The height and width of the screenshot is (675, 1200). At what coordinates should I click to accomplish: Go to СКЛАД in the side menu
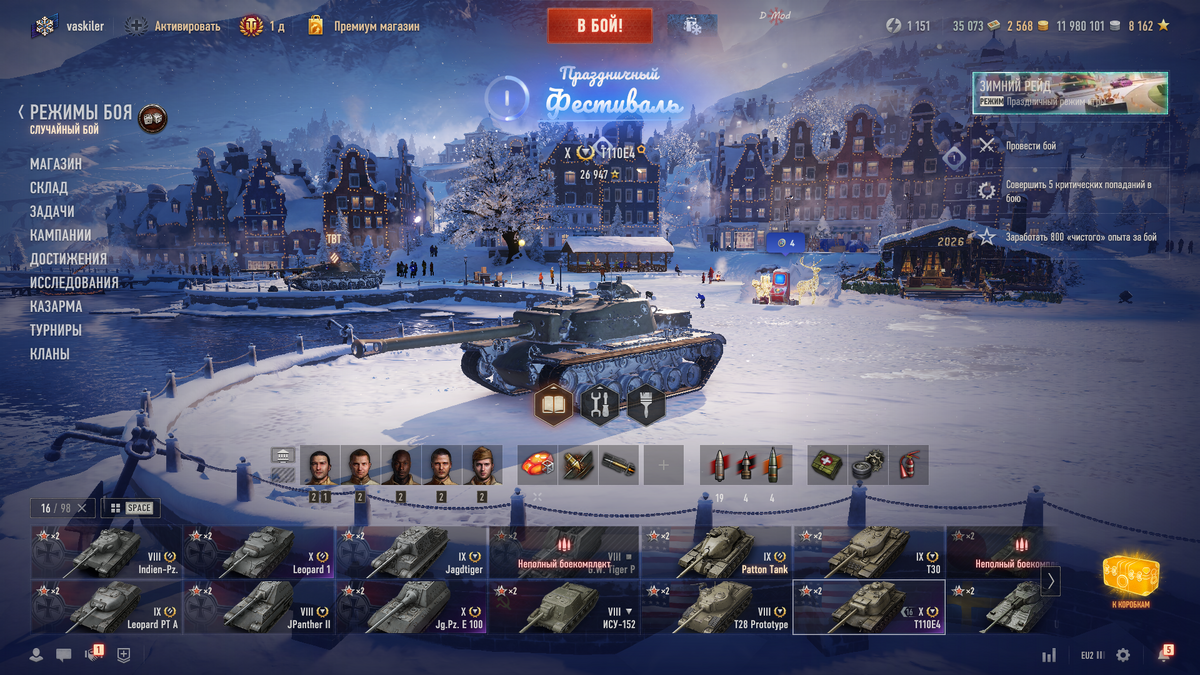point(49,187)
